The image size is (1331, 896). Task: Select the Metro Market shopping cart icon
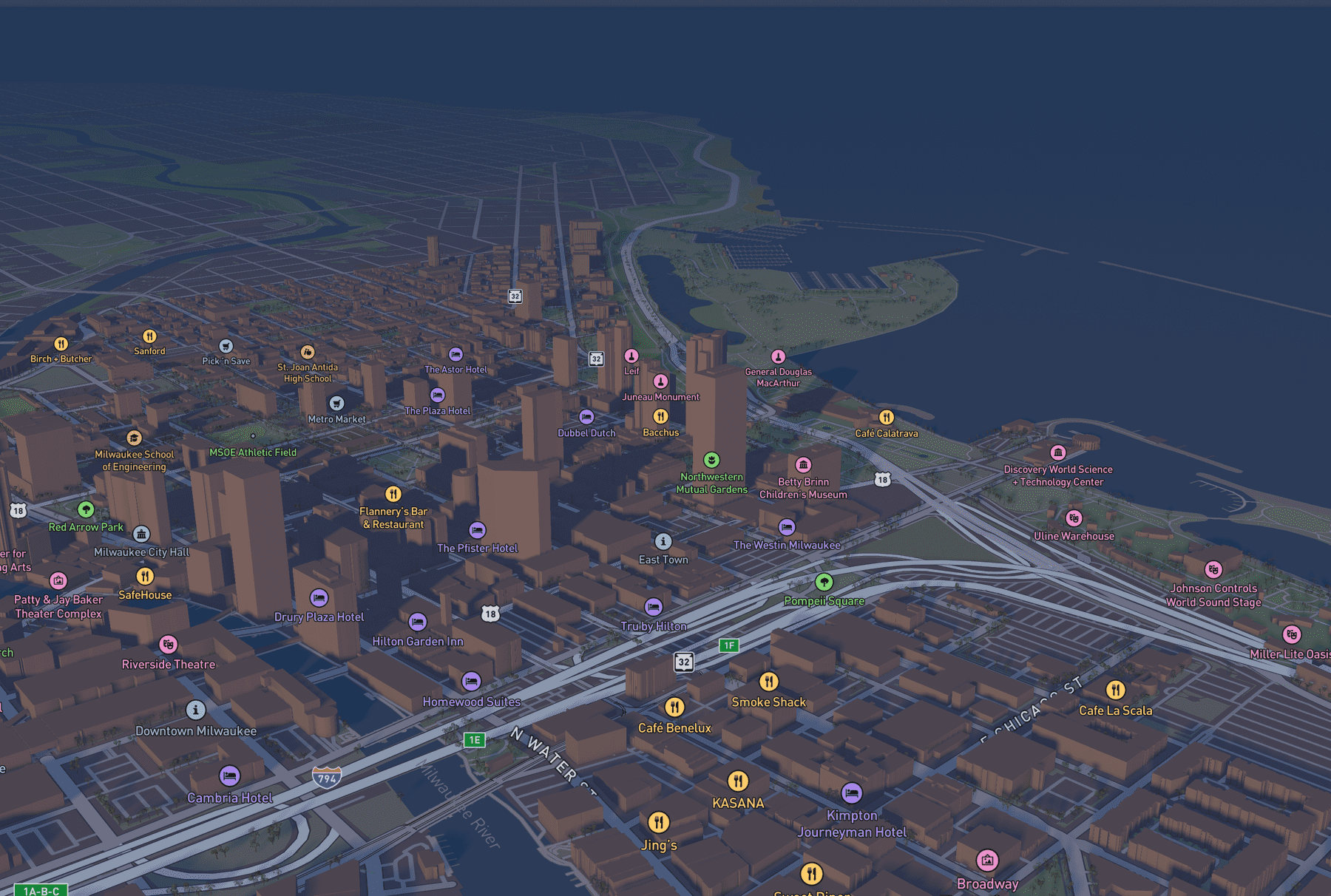[336, 402]
